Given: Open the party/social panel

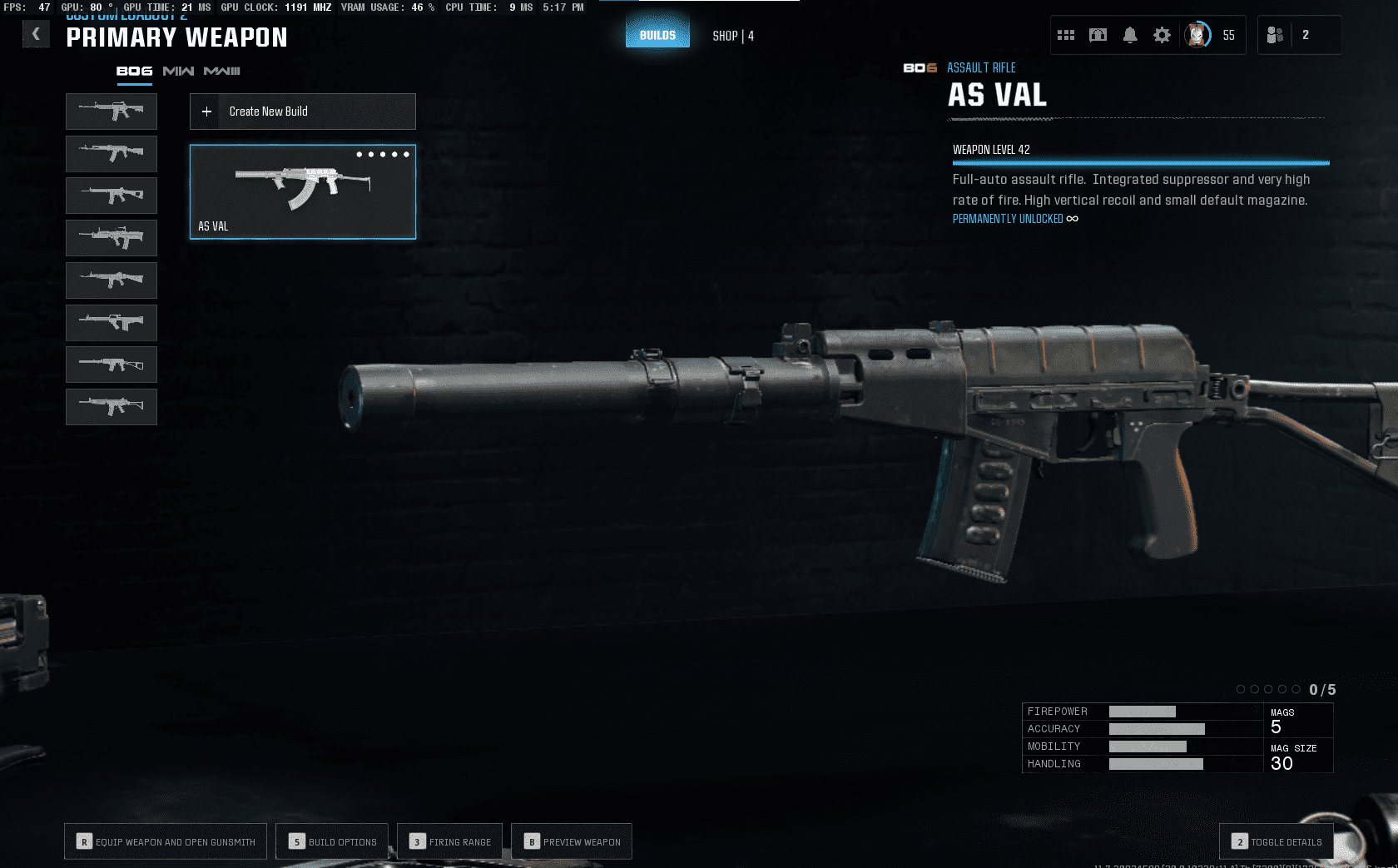Looking at the screenshot, I should 1275,35.
